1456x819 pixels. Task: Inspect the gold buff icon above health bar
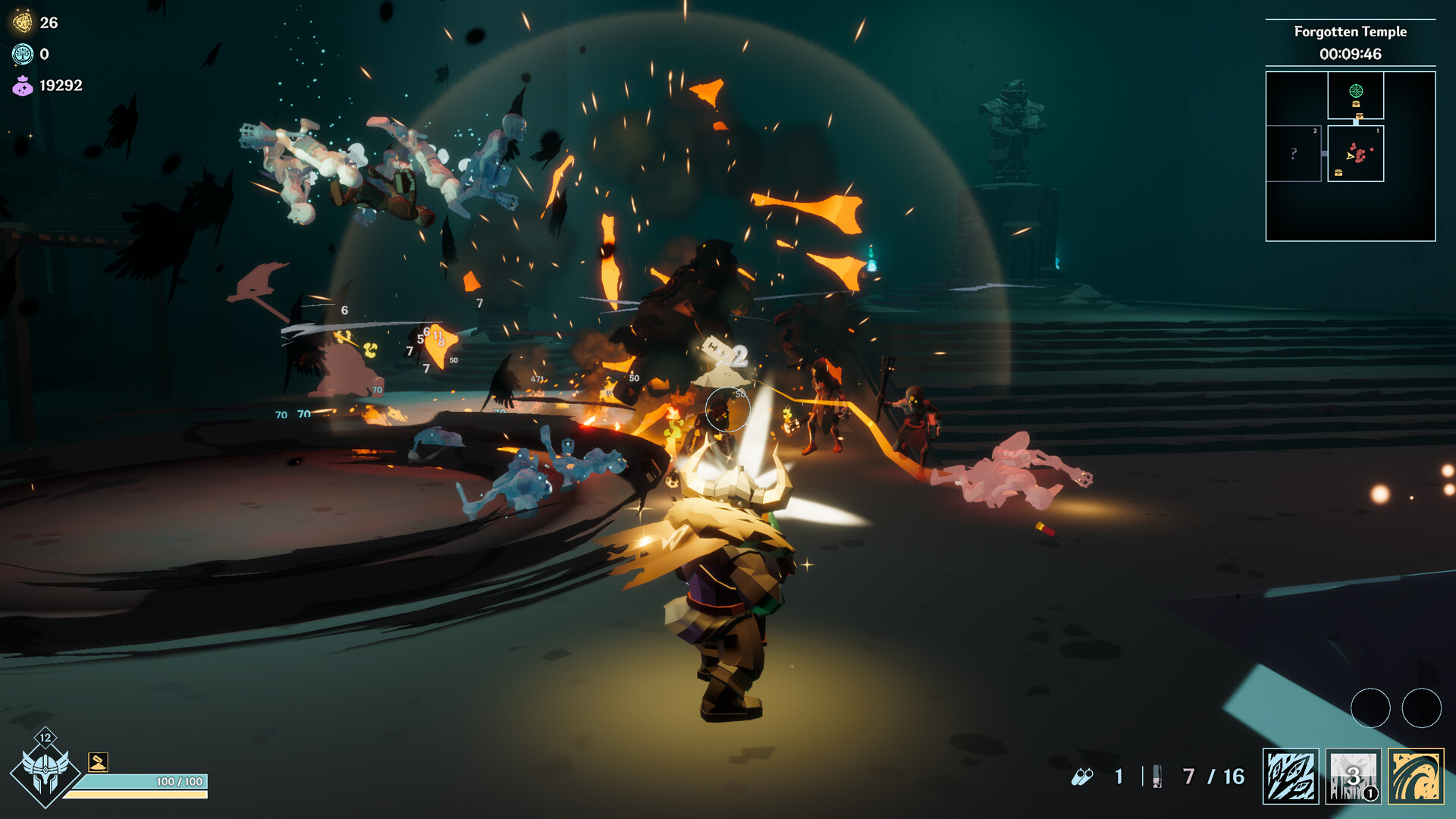pyautogui.click(x=98, y=761)
